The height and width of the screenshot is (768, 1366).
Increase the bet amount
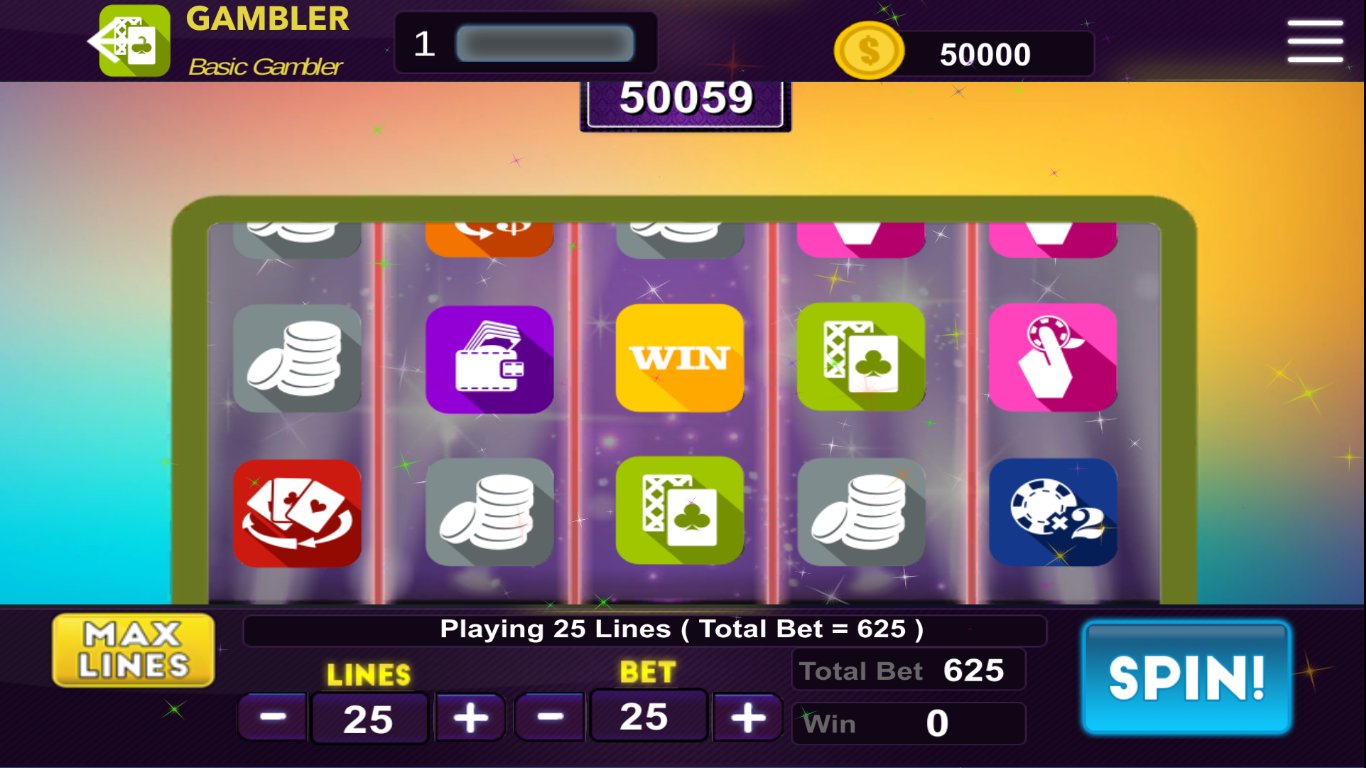[749, 717]
